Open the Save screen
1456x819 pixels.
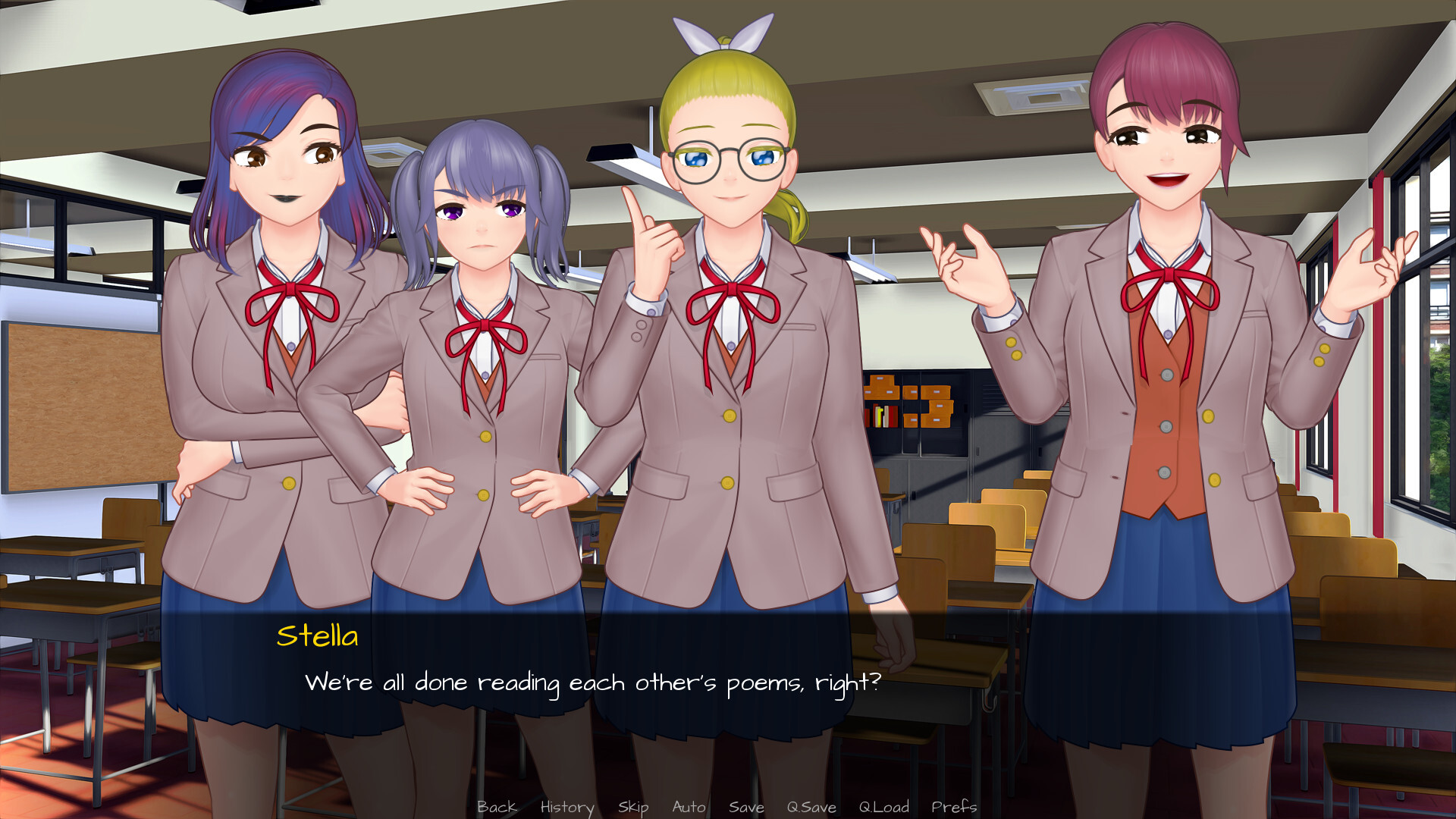(x=746, y=807)
